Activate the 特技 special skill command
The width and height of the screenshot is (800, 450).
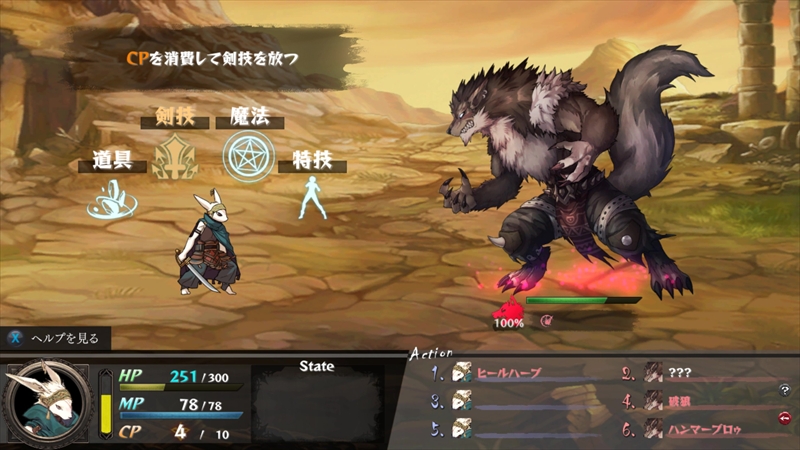tap(311, 197)
